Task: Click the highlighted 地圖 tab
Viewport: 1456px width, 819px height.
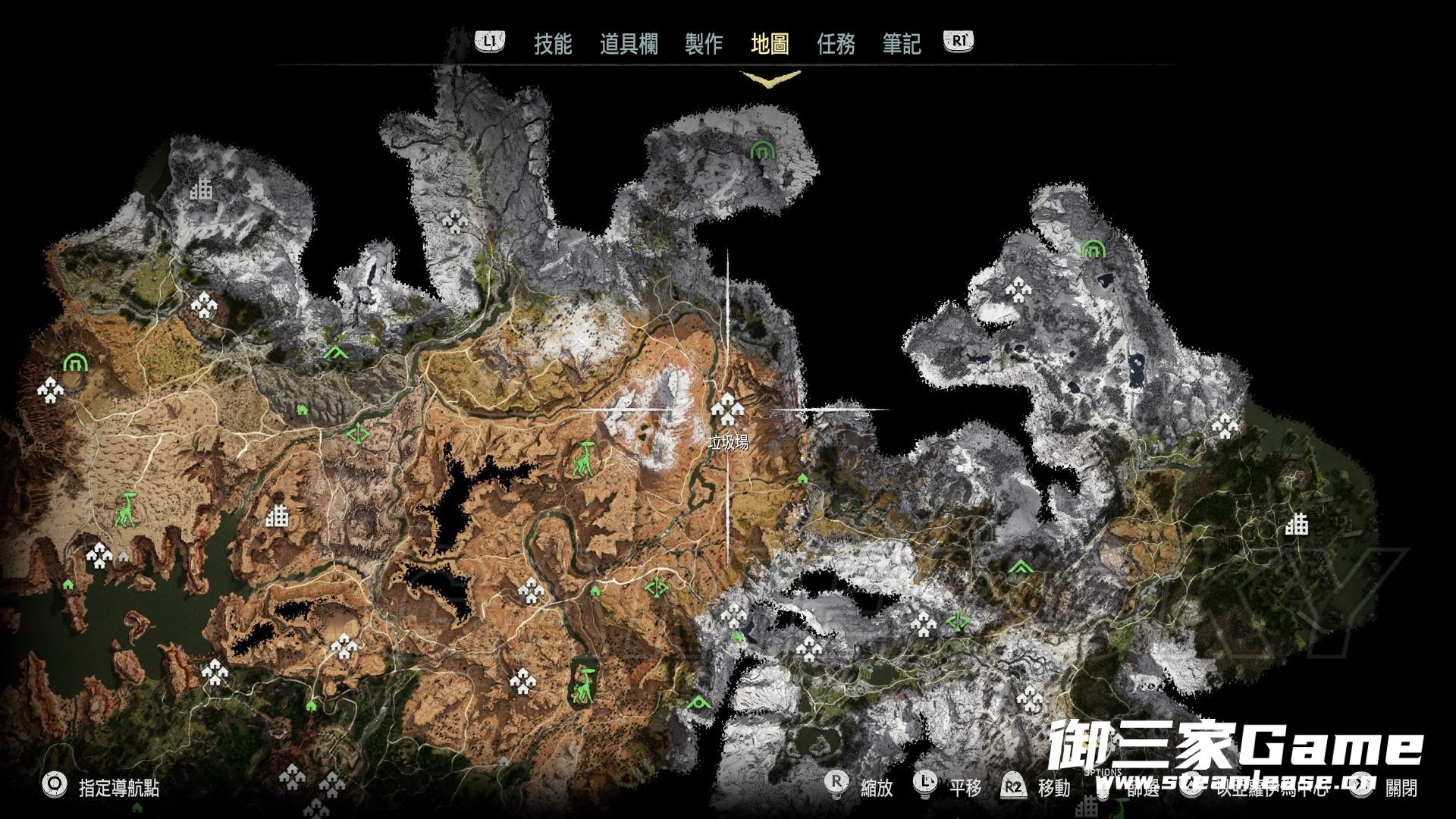Action: point(770,44)
